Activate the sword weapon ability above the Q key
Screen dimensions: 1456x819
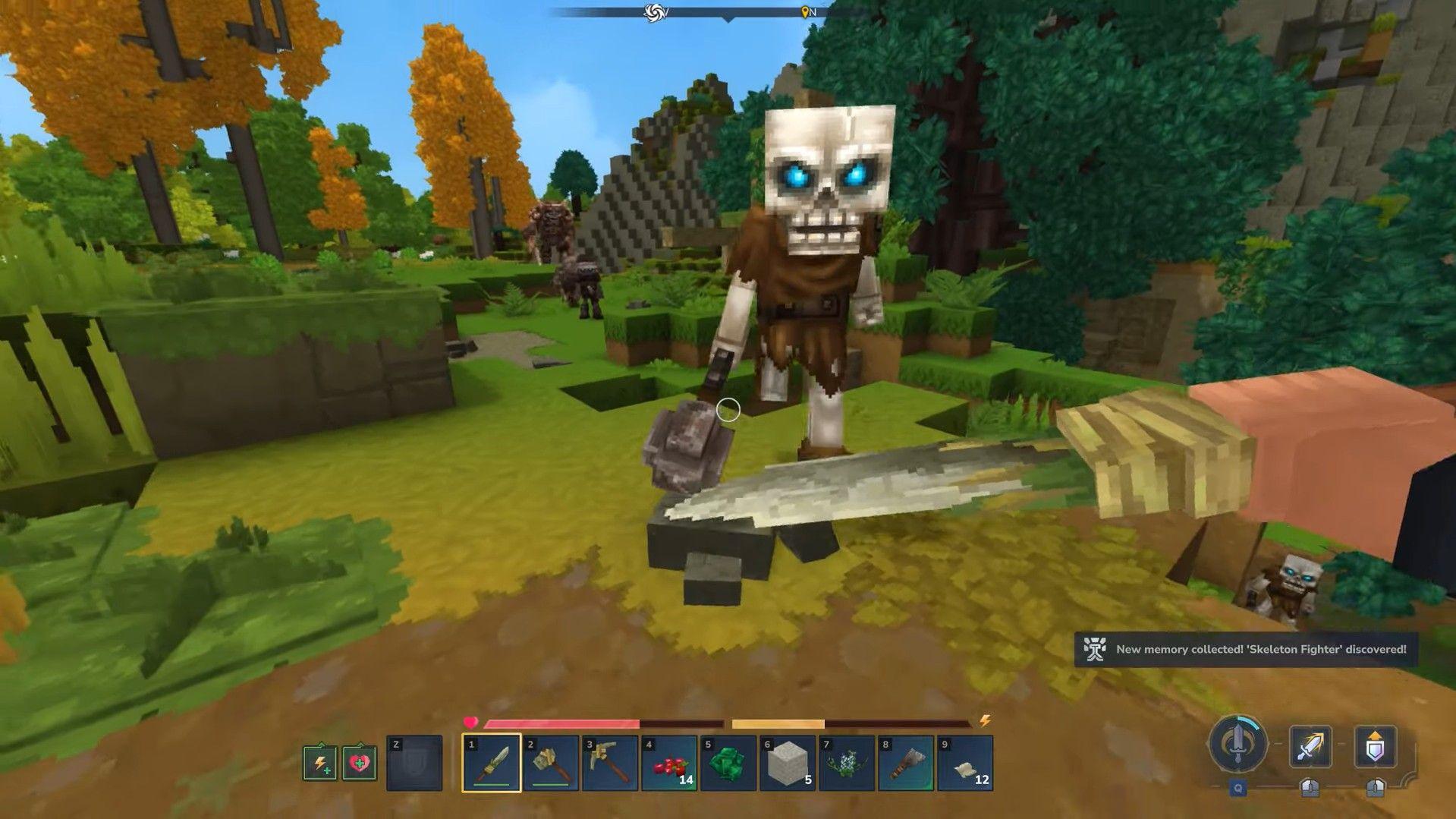pos(1239,743)
